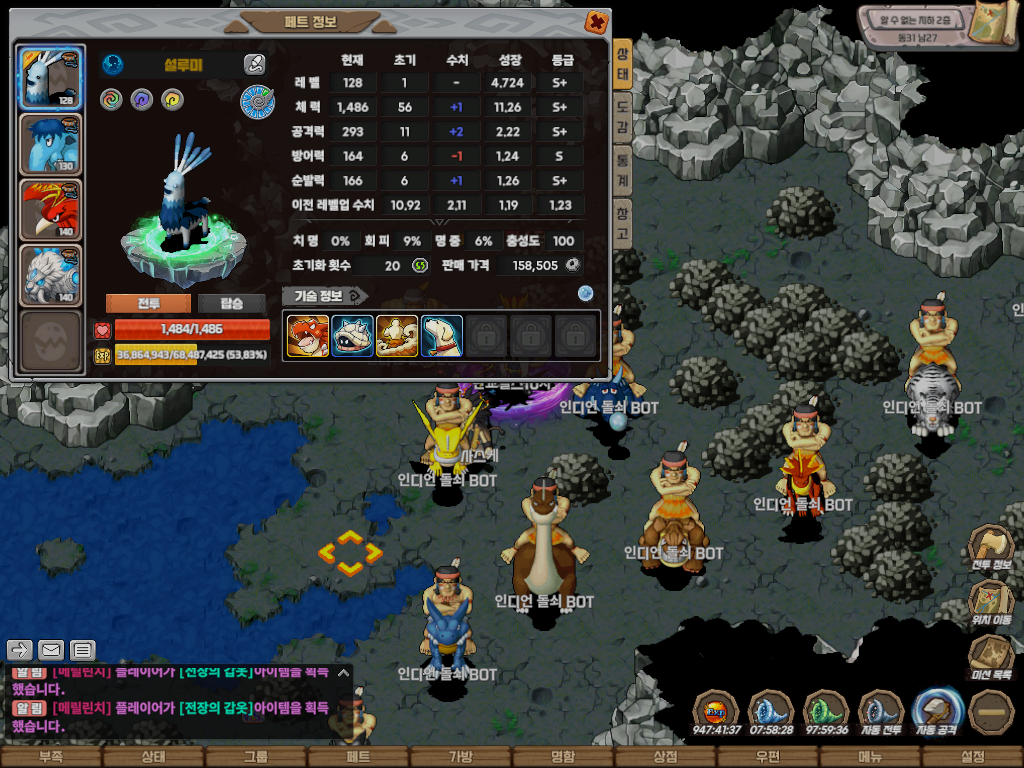Rename the pet with the pencil icon

pyautogui.click(x=254, y=65)
